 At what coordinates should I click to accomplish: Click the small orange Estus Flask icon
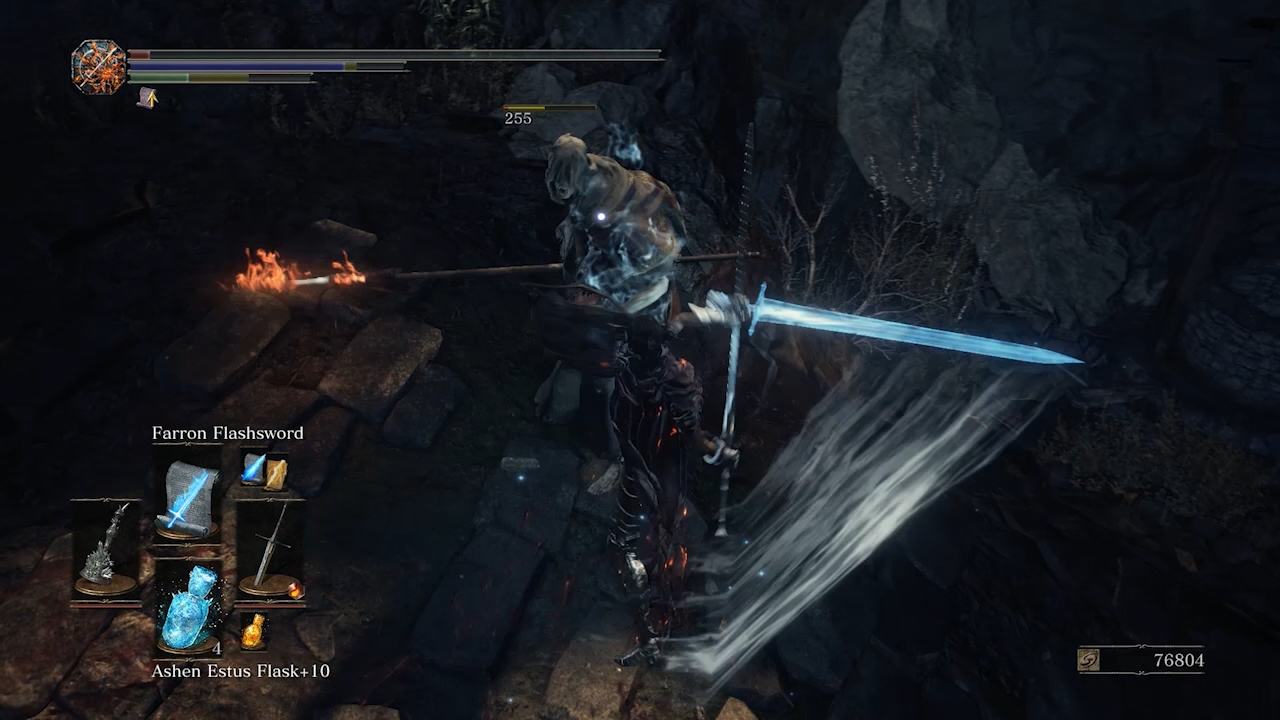tap(254, 630)
